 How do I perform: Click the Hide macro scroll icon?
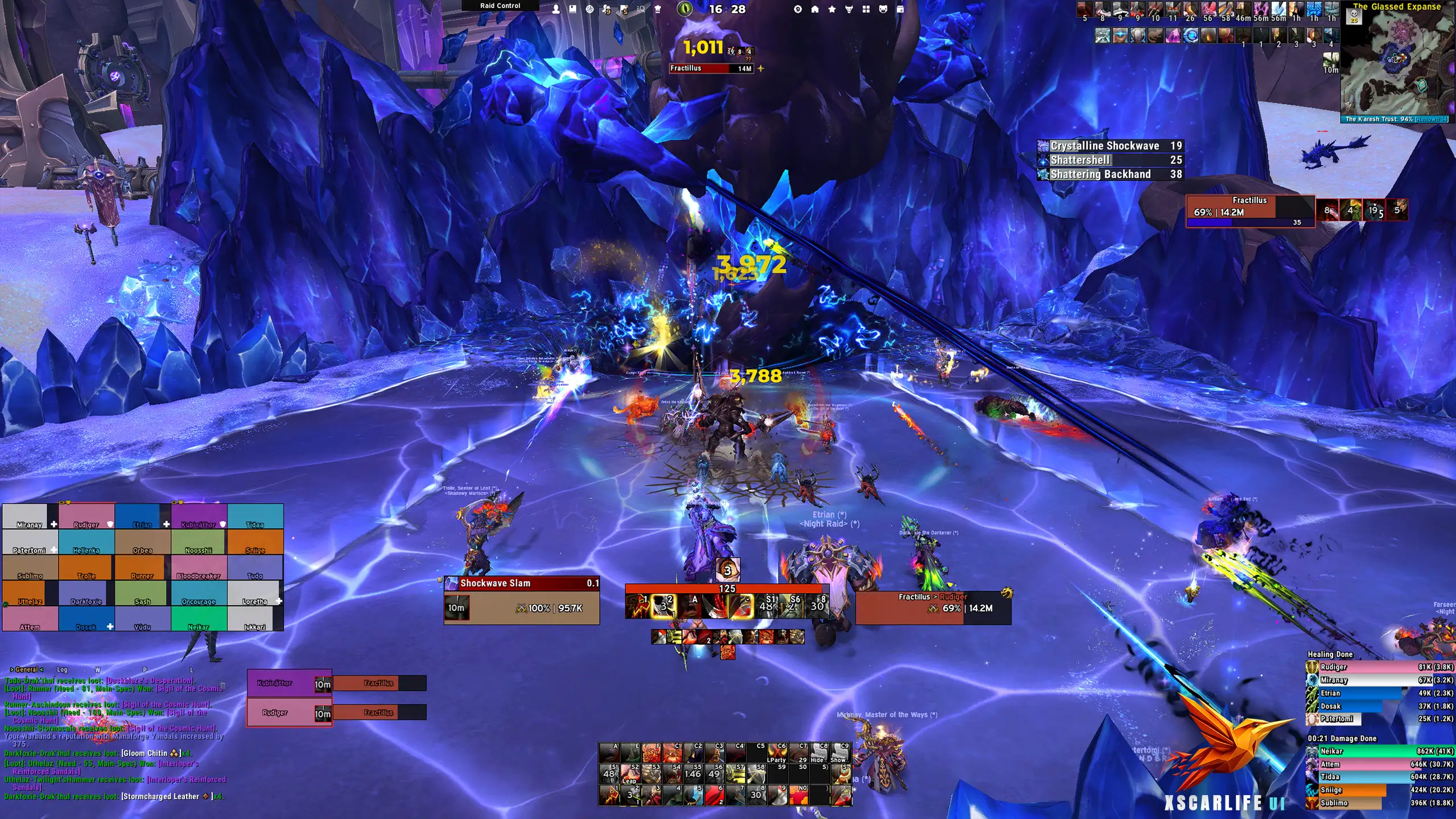pos(818,752)
